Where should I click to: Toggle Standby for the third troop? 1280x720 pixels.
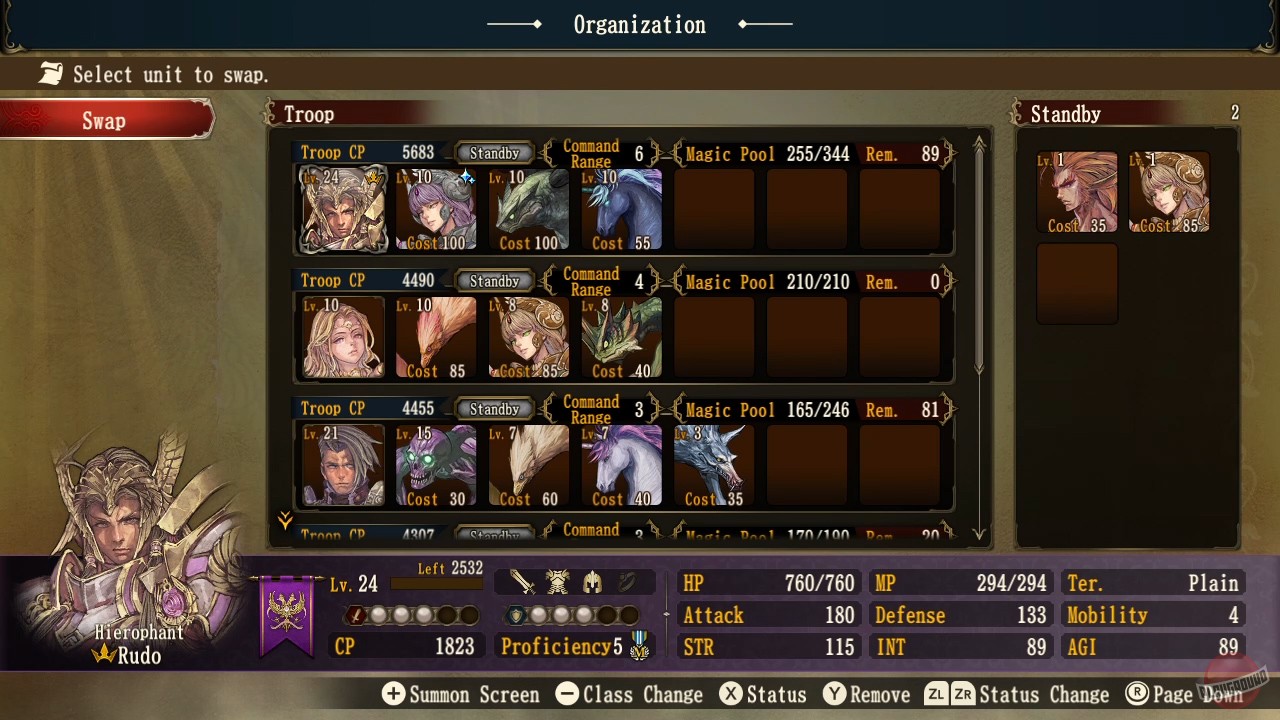pos(494,408)
